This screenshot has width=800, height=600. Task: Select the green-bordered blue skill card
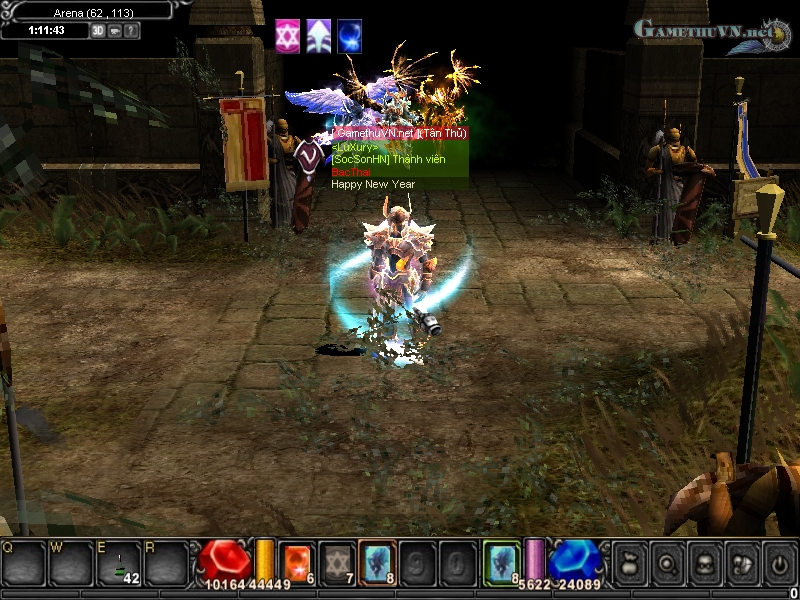pyautogui.click(x=502, y=563)
